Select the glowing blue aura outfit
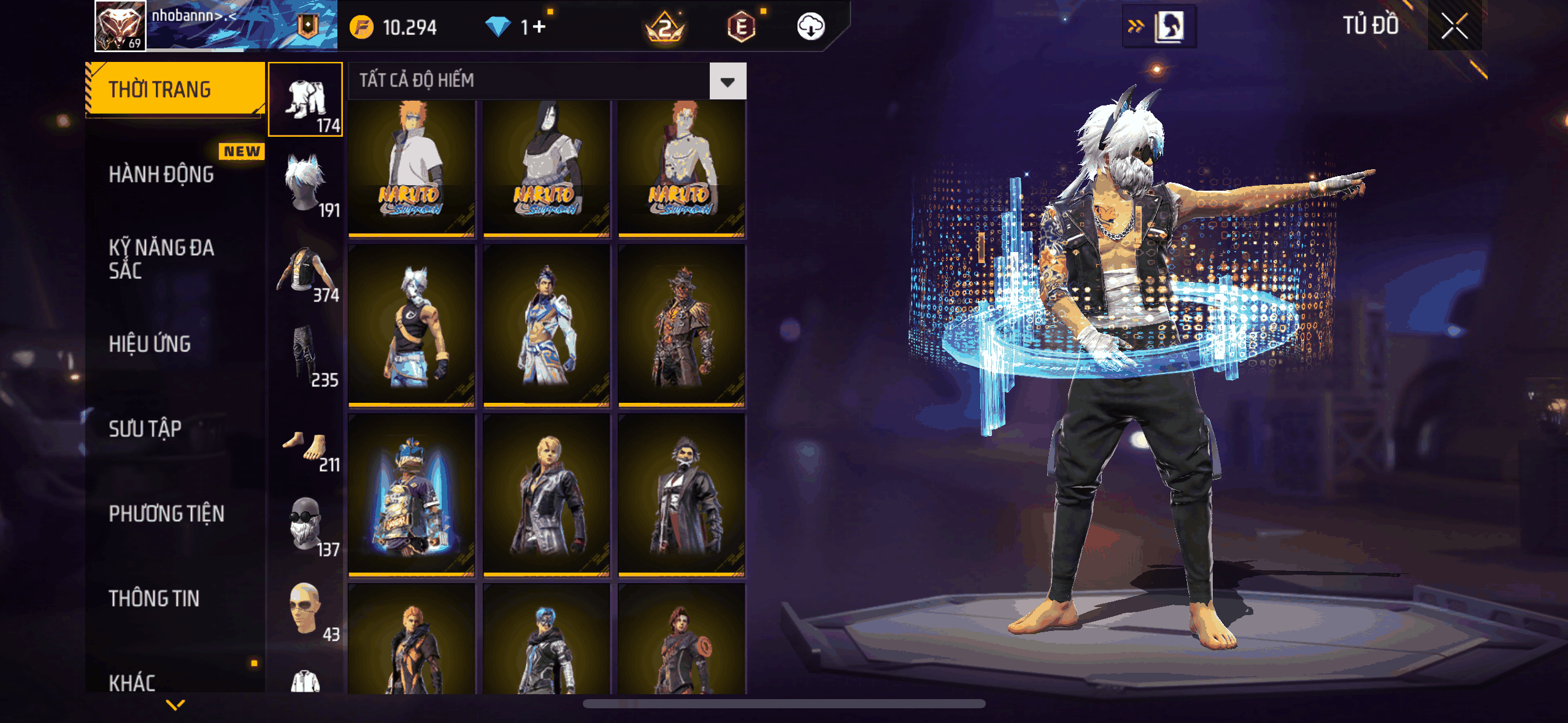This screenshot has width=1568, height=723. 412,495
